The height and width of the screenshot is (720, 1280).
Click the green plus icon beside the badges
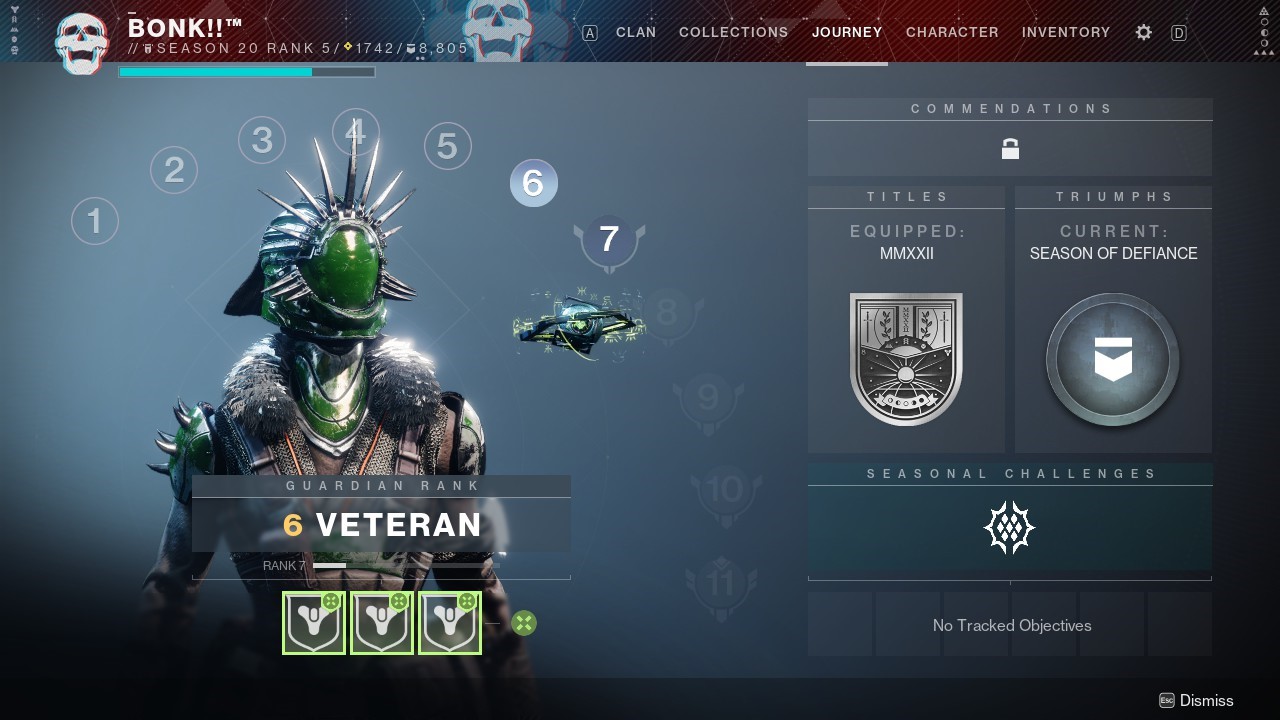pos(524,622)
